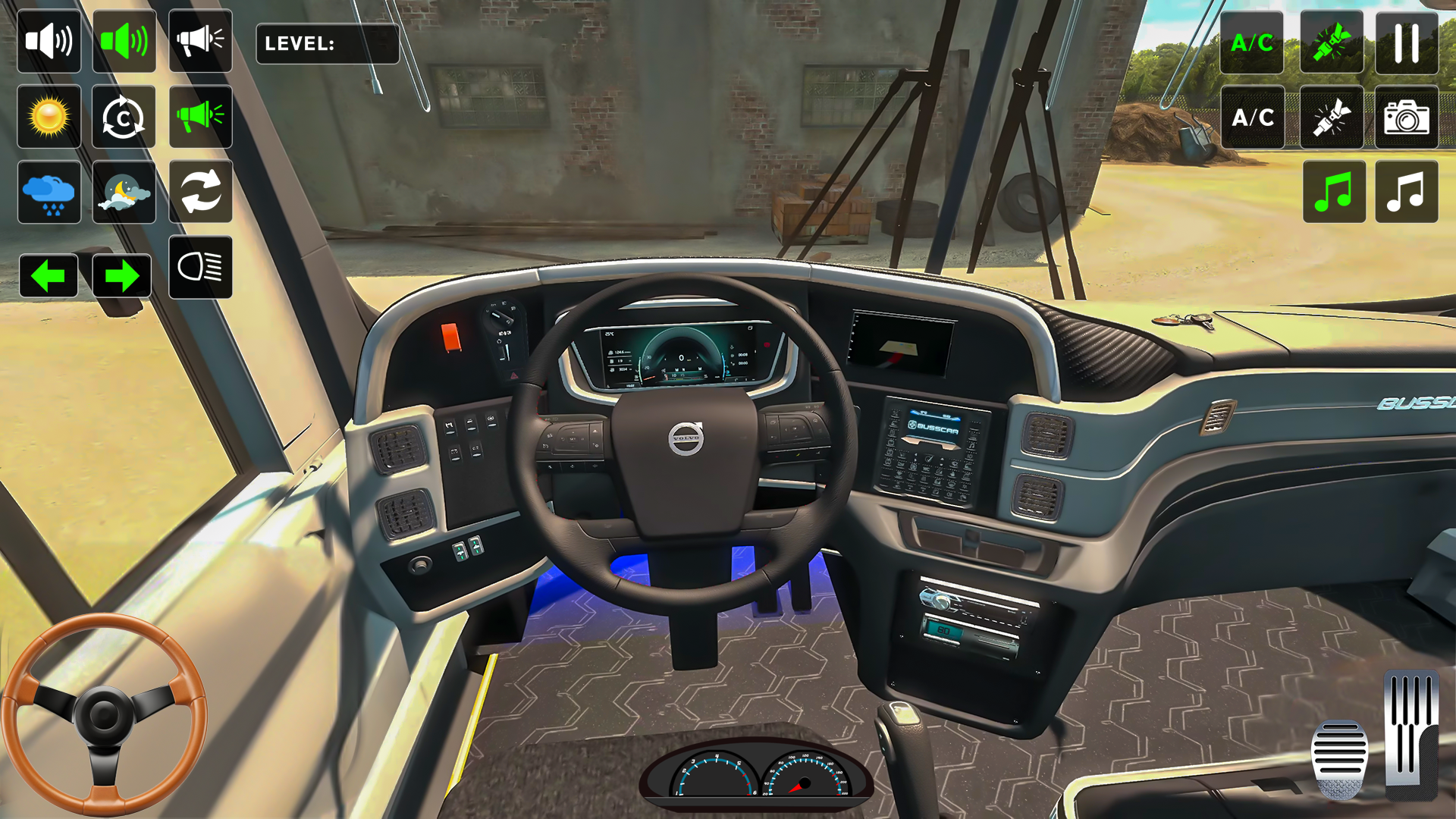Select the sun weather icon
The height and width of the screenshot is (819, 1456).
pyautogui.click(x=48, y=117)
